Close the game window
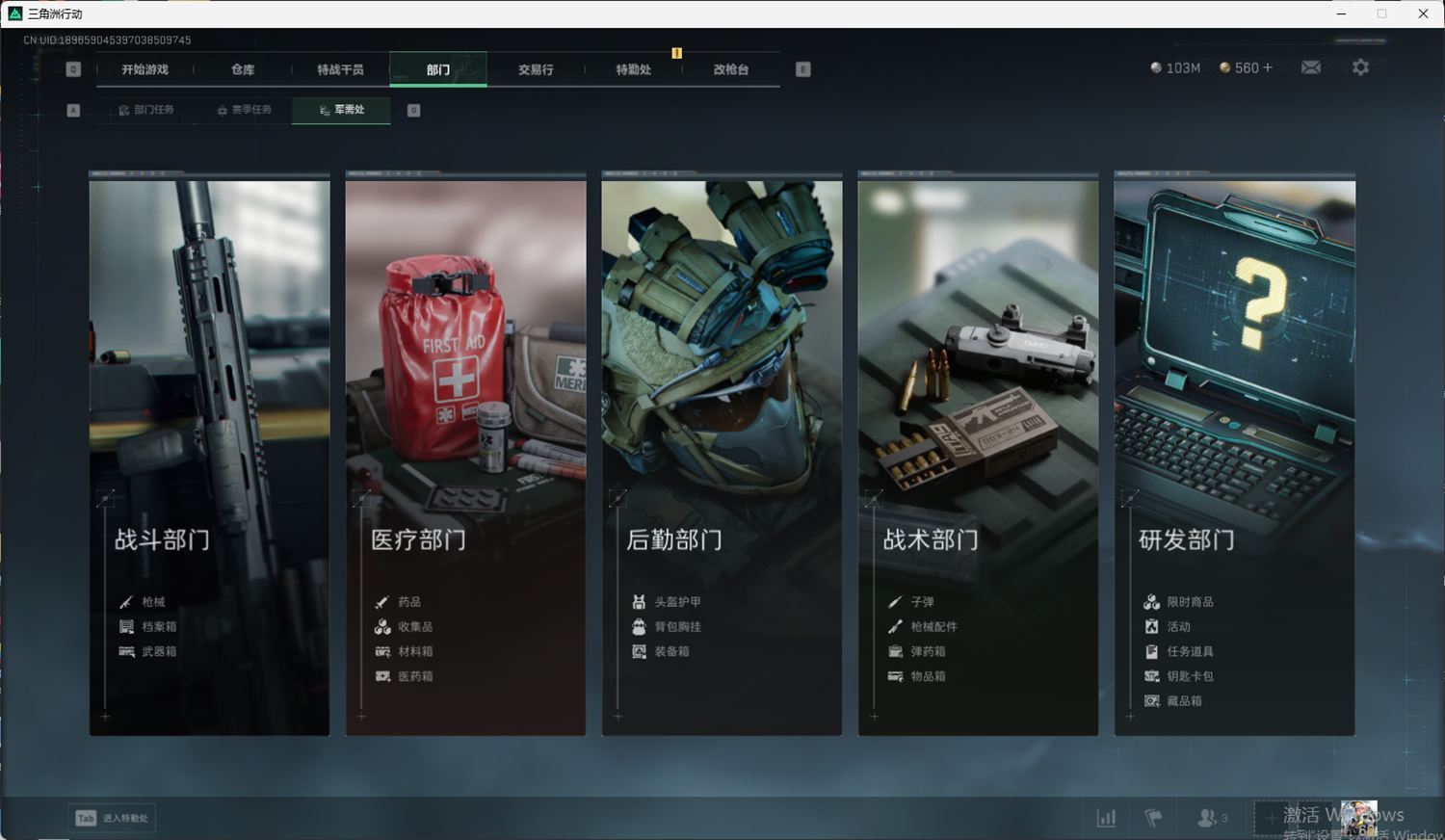 (1423, 13)
